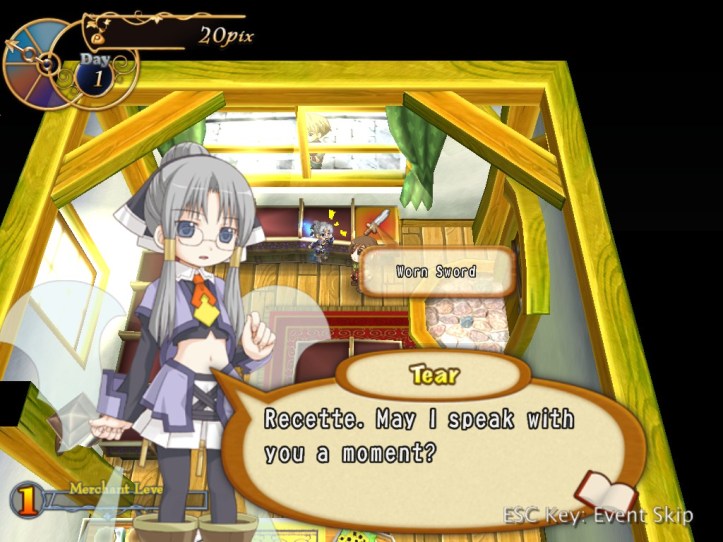Select the Worn Sword item label
This screenshot has width=723, height=542.
pos(436,271)
